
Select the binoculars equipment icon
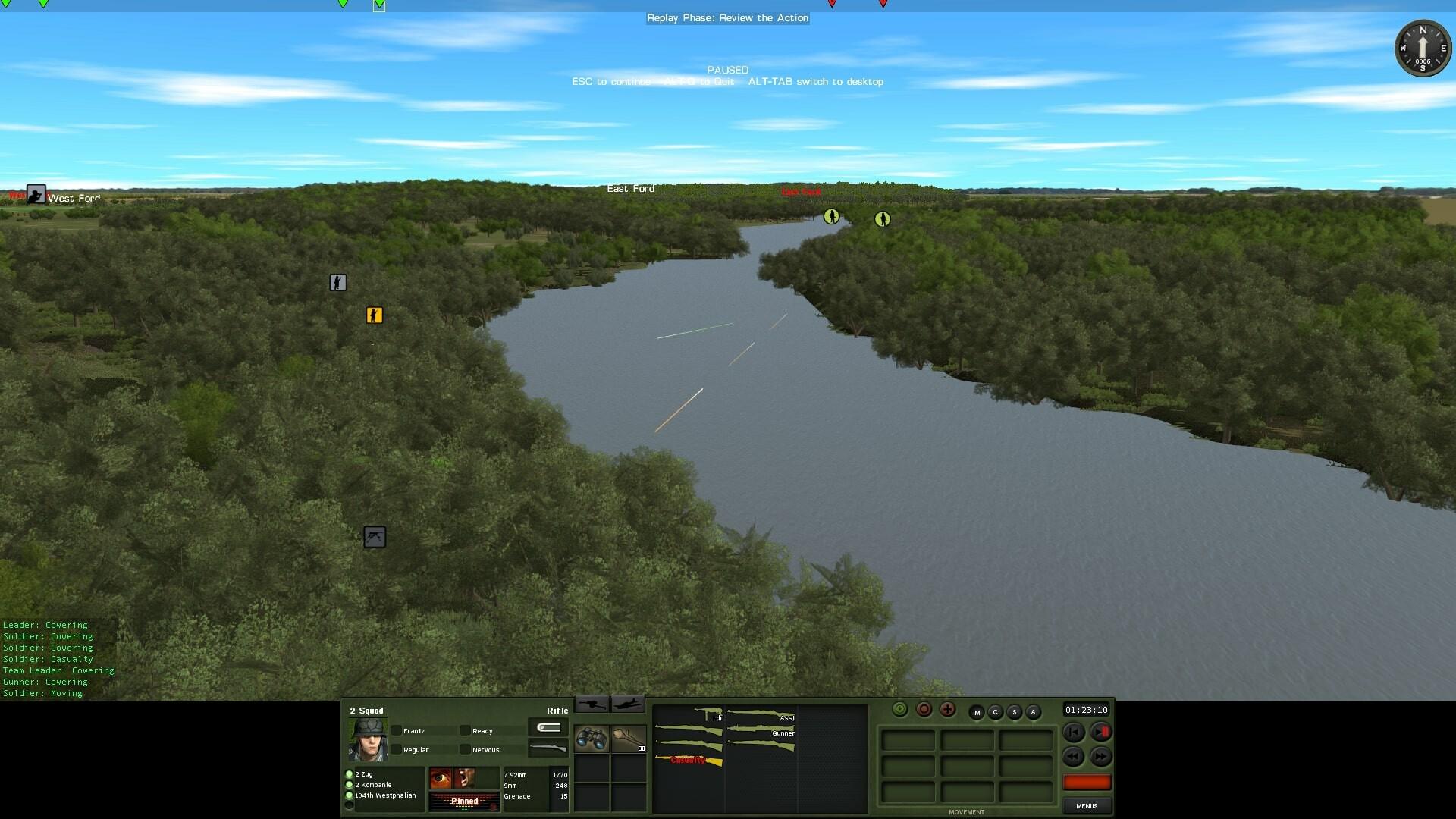pos(591,739)
